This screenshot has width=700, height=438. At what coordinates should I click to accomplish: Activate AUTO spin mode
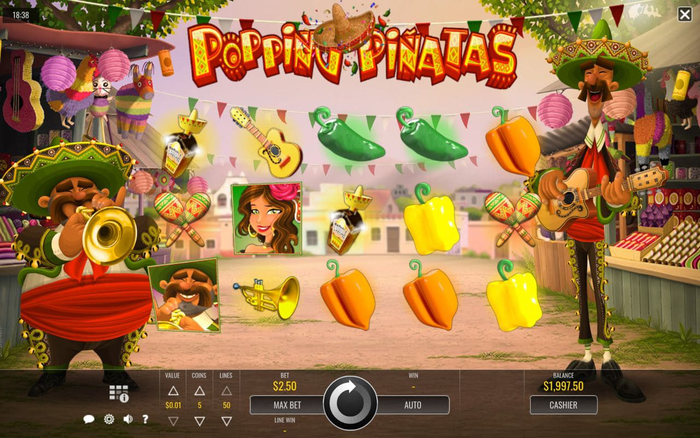(x=412, y=405)
